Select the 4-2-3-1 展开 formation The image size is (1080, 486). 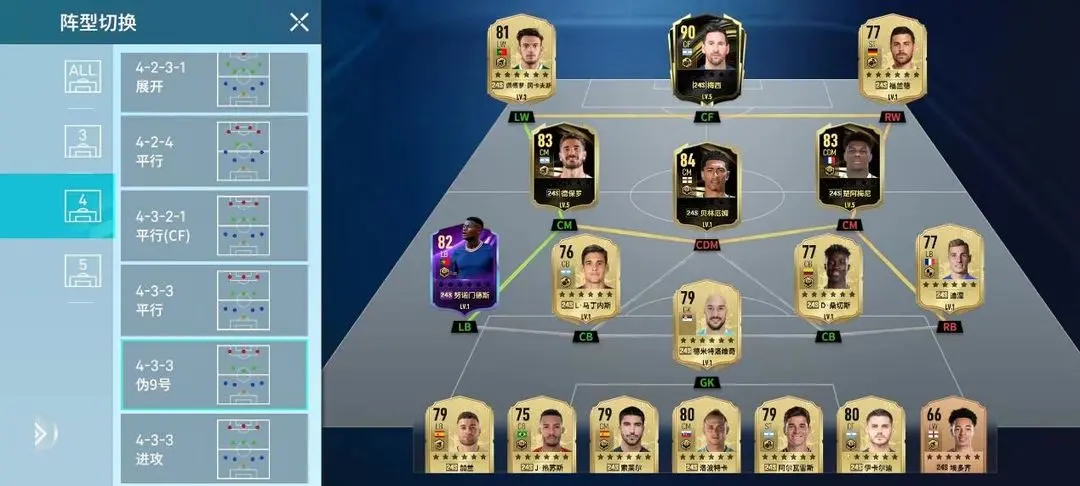pos(214,79)
